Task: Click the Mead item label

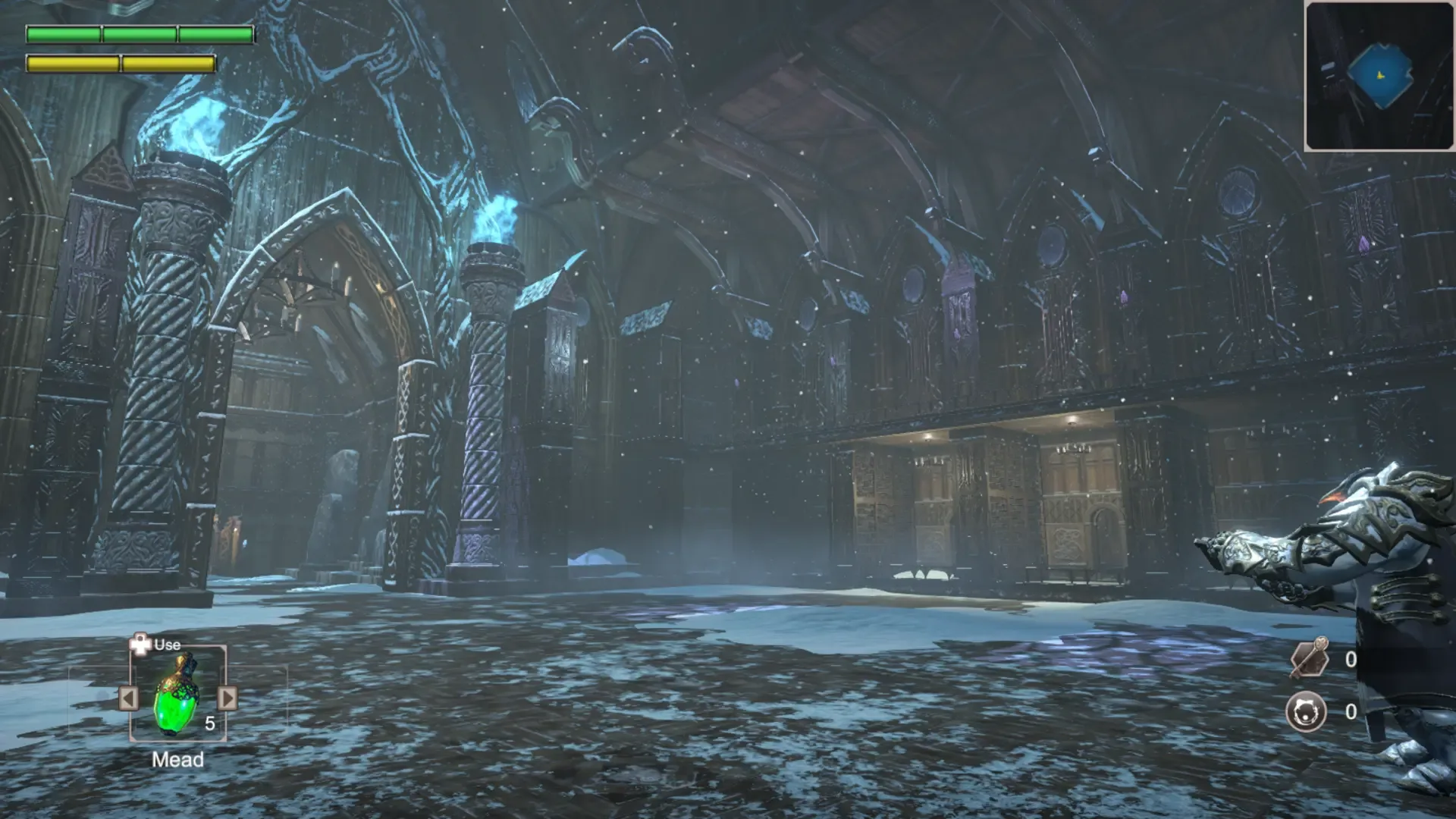Action: (x=178, y=759)
